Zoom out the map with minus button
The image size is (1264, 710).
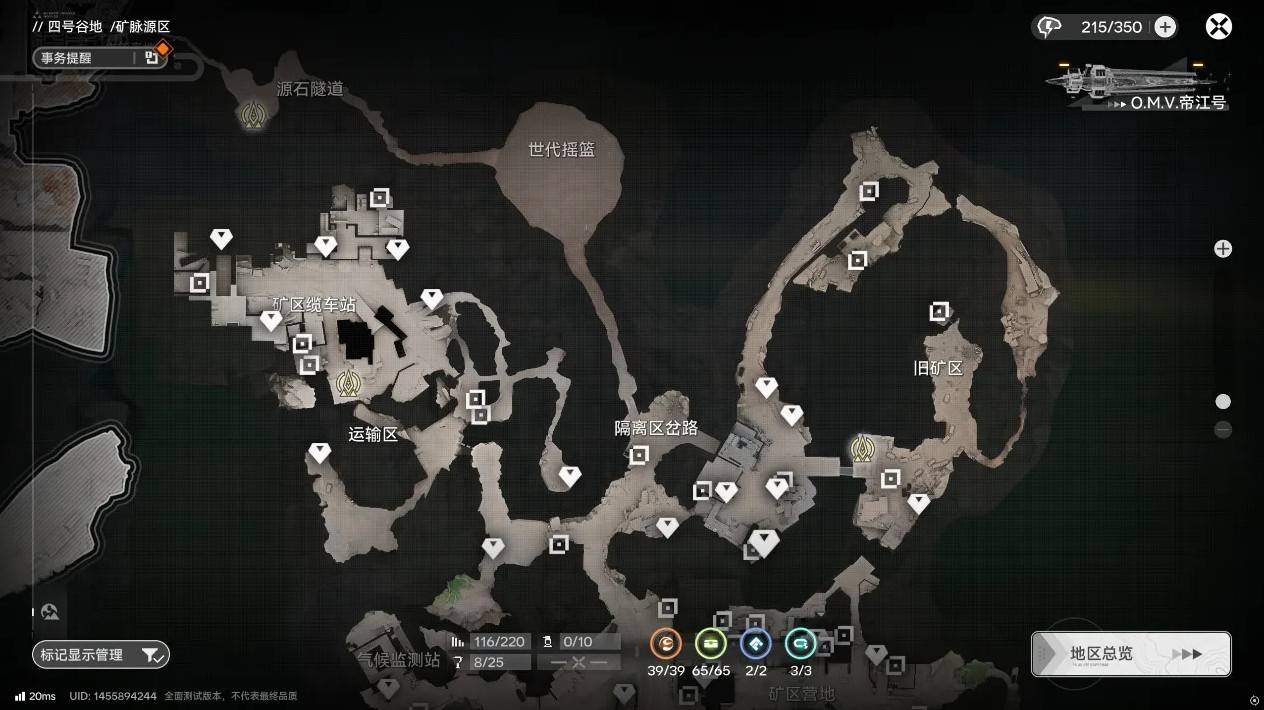coord(1223,430)
